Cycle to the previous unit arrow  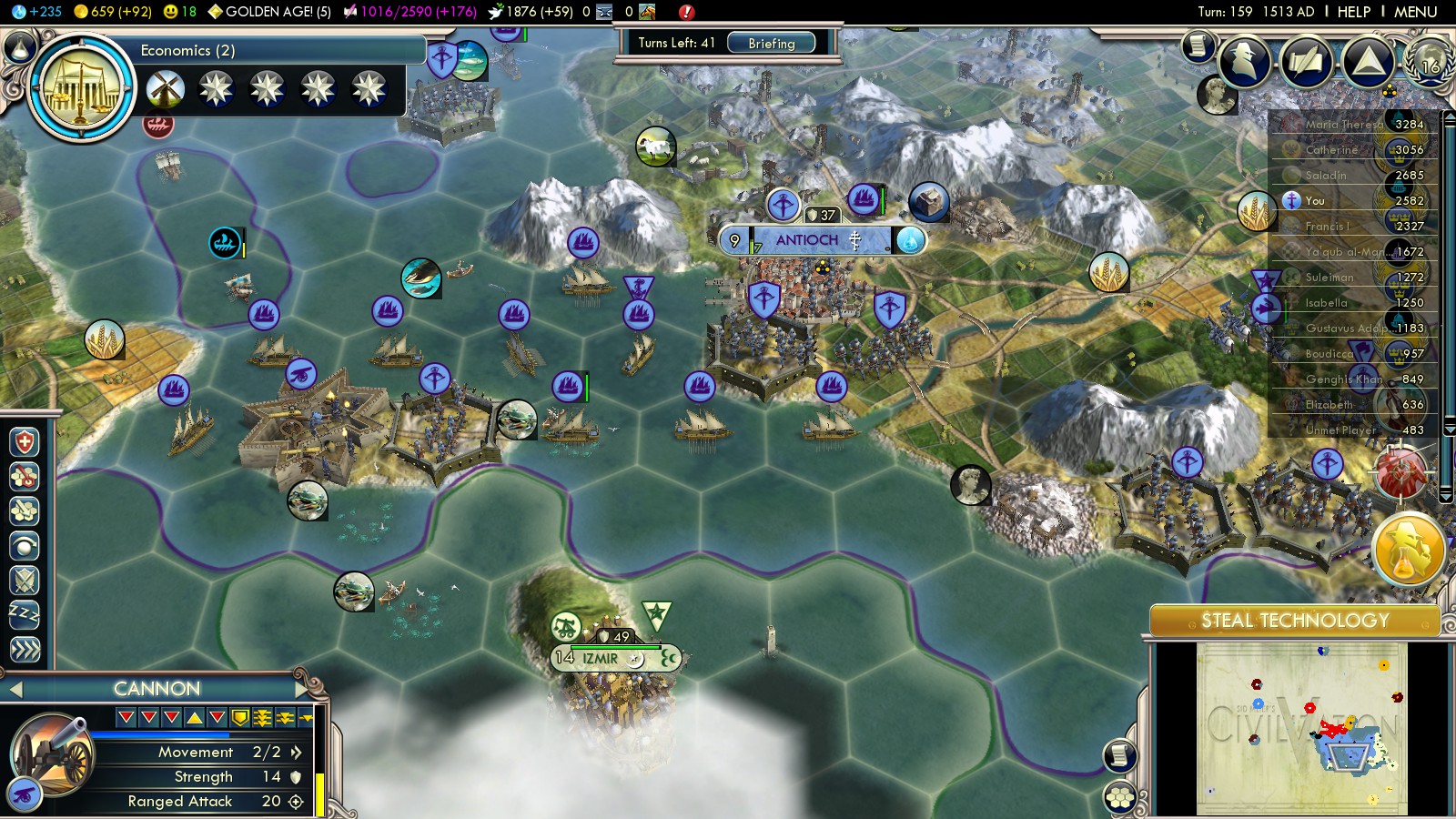coord(15,690)
